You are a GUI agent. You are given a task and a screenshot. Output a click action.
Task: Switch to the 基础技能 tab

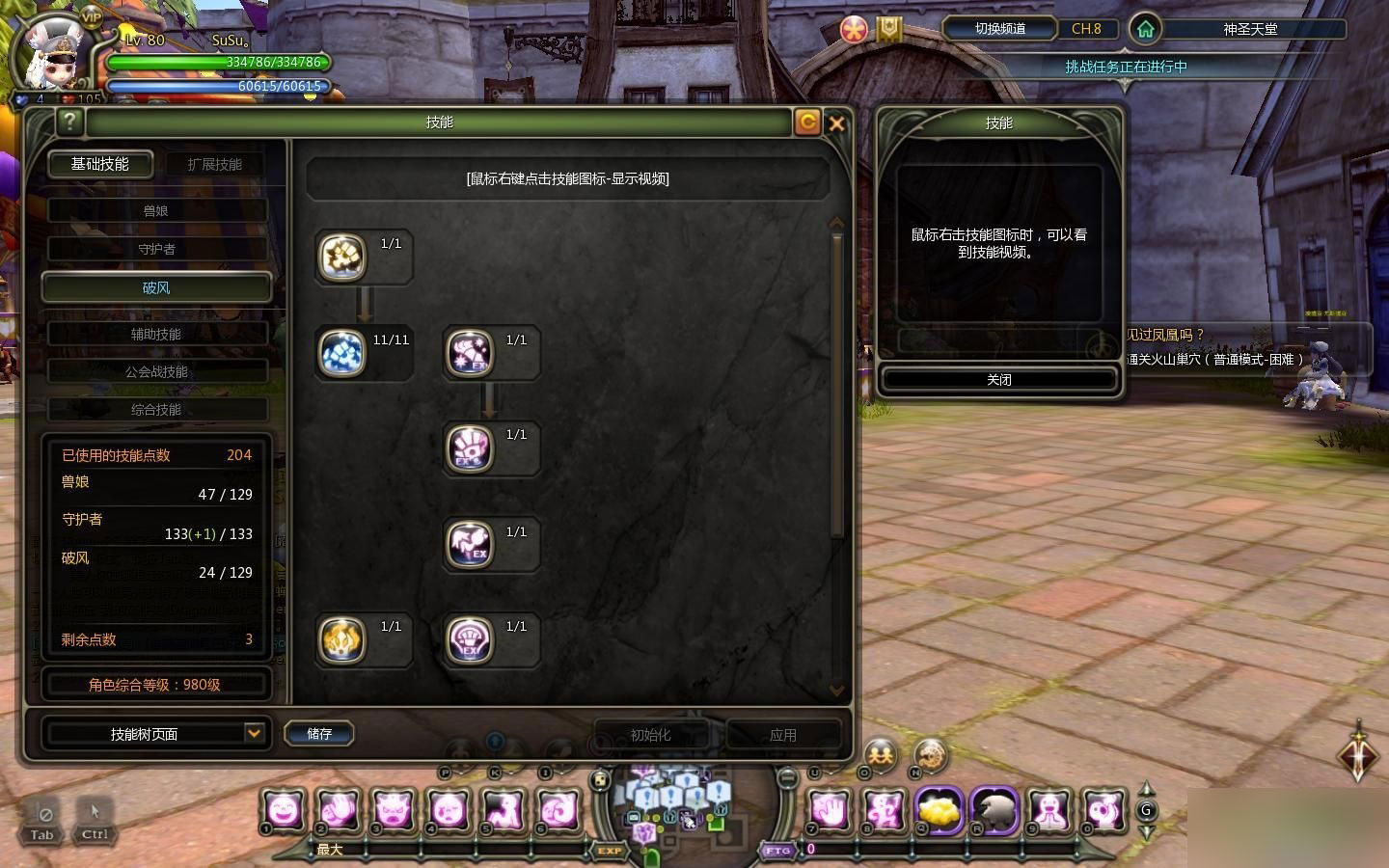pos(99,164)
